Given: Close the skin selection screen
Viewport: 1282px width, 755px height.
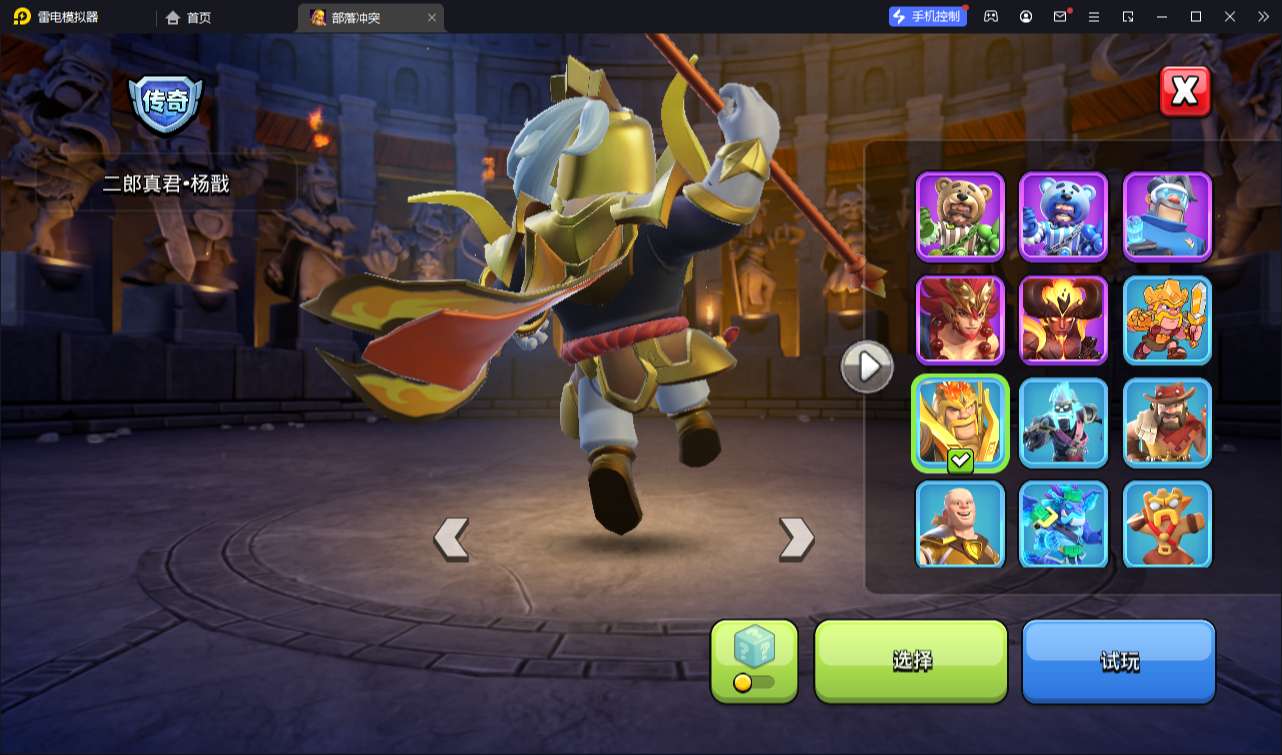Looking at the screenshot, I should (1185, 92).
